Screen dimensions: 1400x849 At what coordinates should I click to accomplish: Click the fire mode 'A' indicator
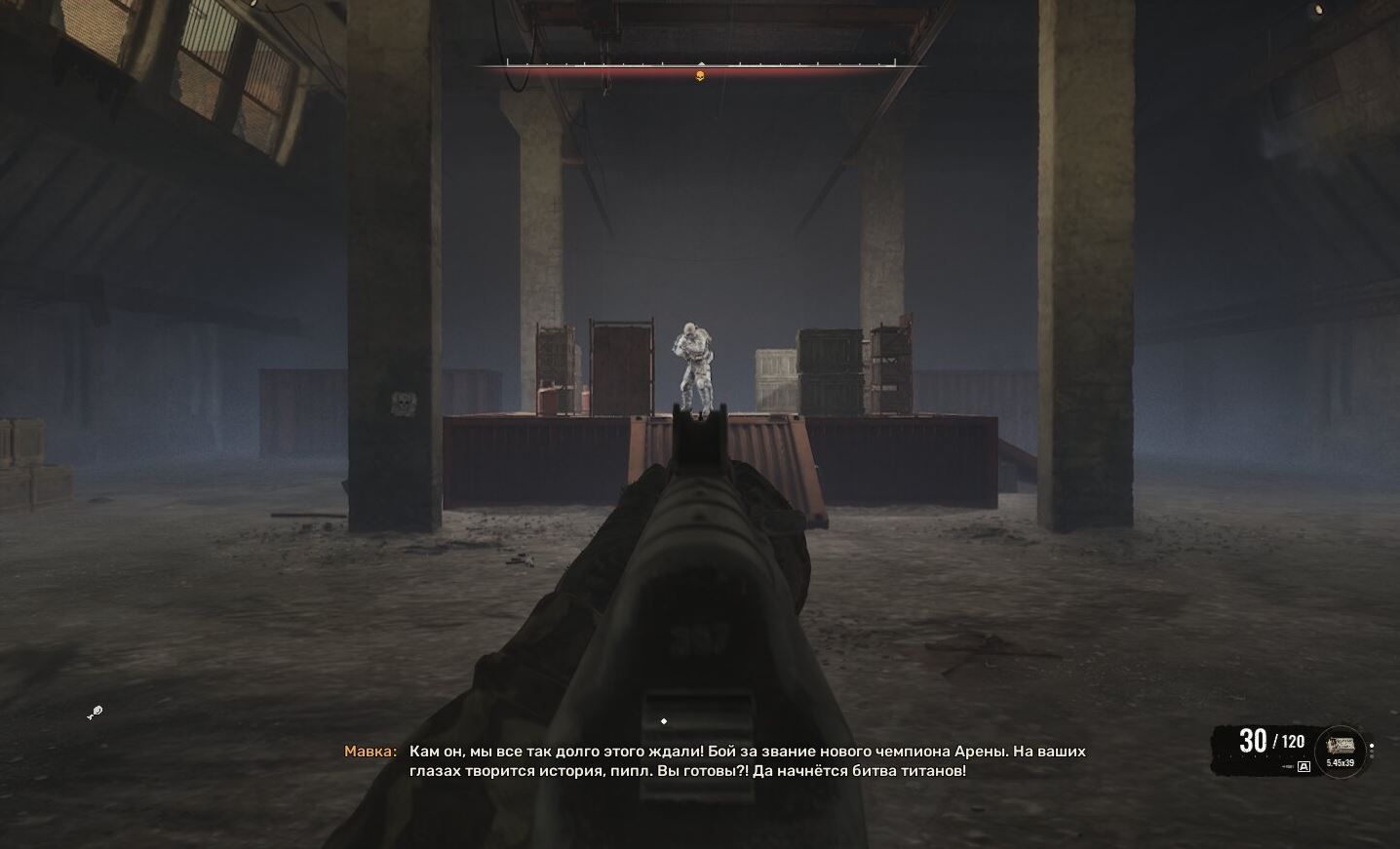pyautogui.click(x=1303, y=766)
